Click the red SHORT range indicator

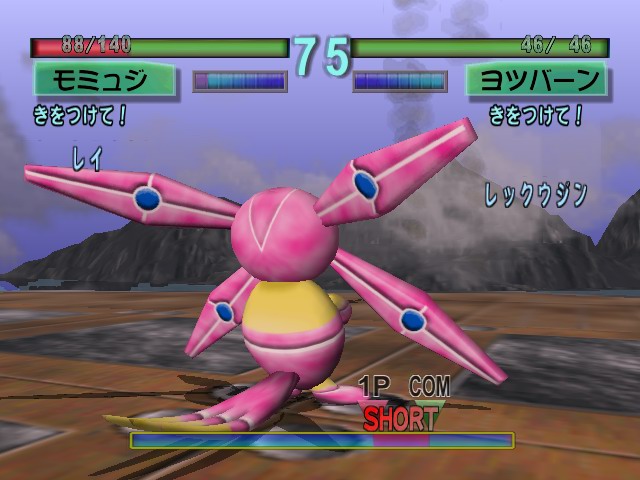(400, 418)
